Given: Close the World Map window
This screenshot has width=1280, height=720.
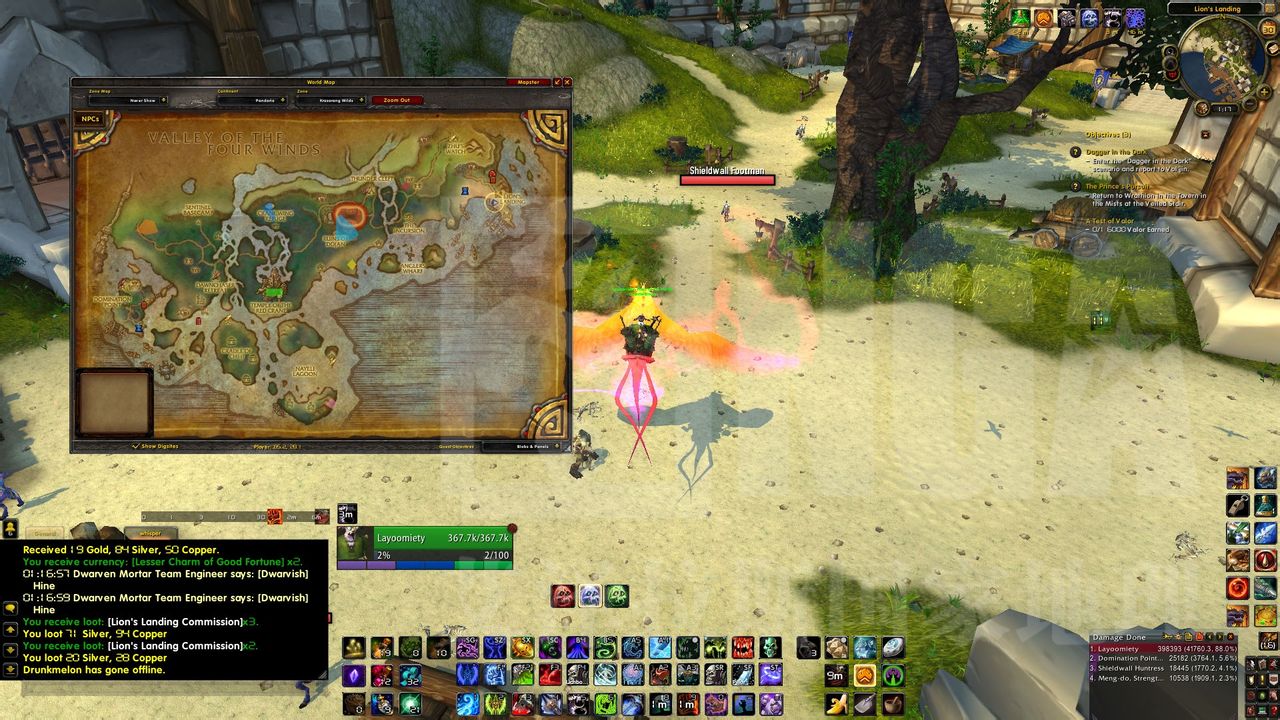Looking at the screenshot, I should 568,82.
